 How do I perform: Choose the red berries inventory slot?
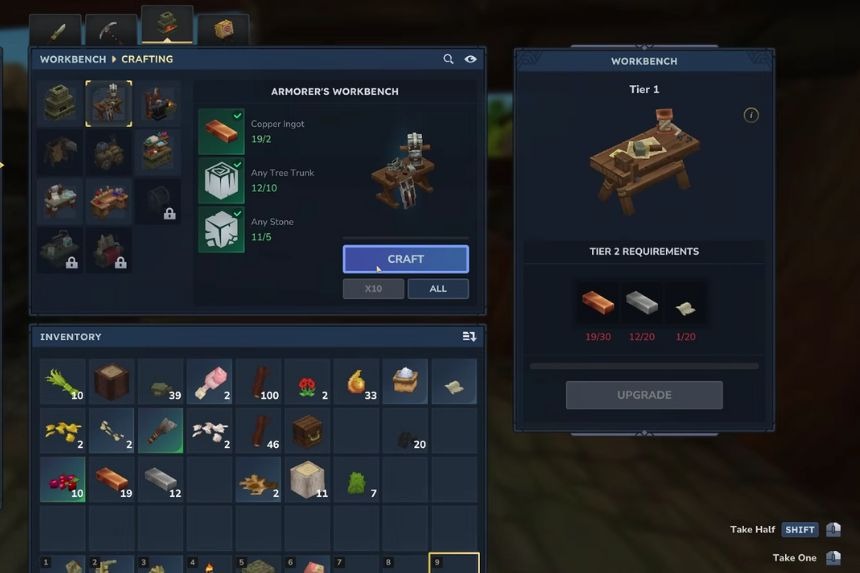(62, 480)
